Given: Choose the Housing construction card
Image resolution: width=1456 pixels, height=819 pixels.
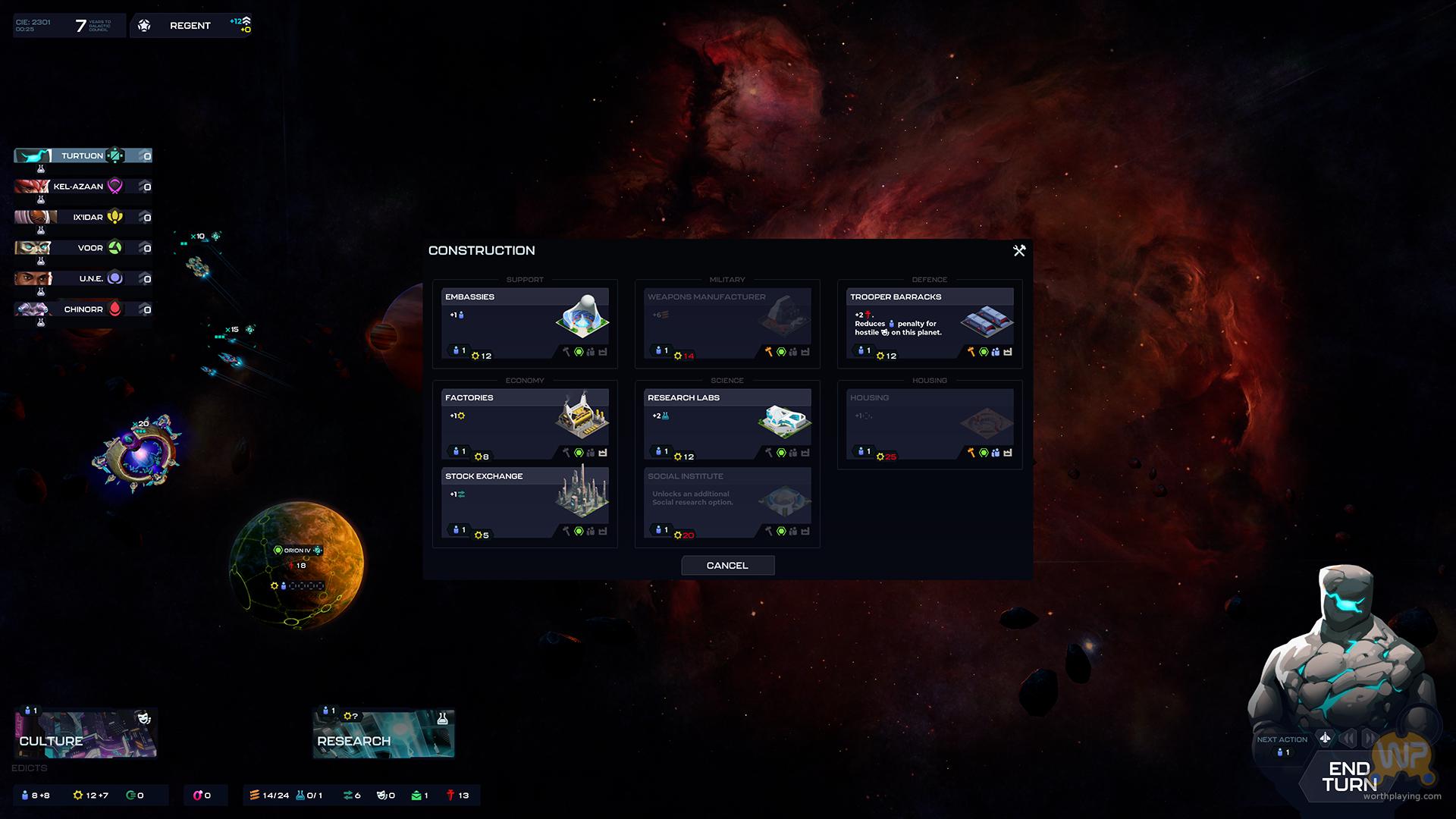Looking at the screenshot, I should click(x=930, y=425).
